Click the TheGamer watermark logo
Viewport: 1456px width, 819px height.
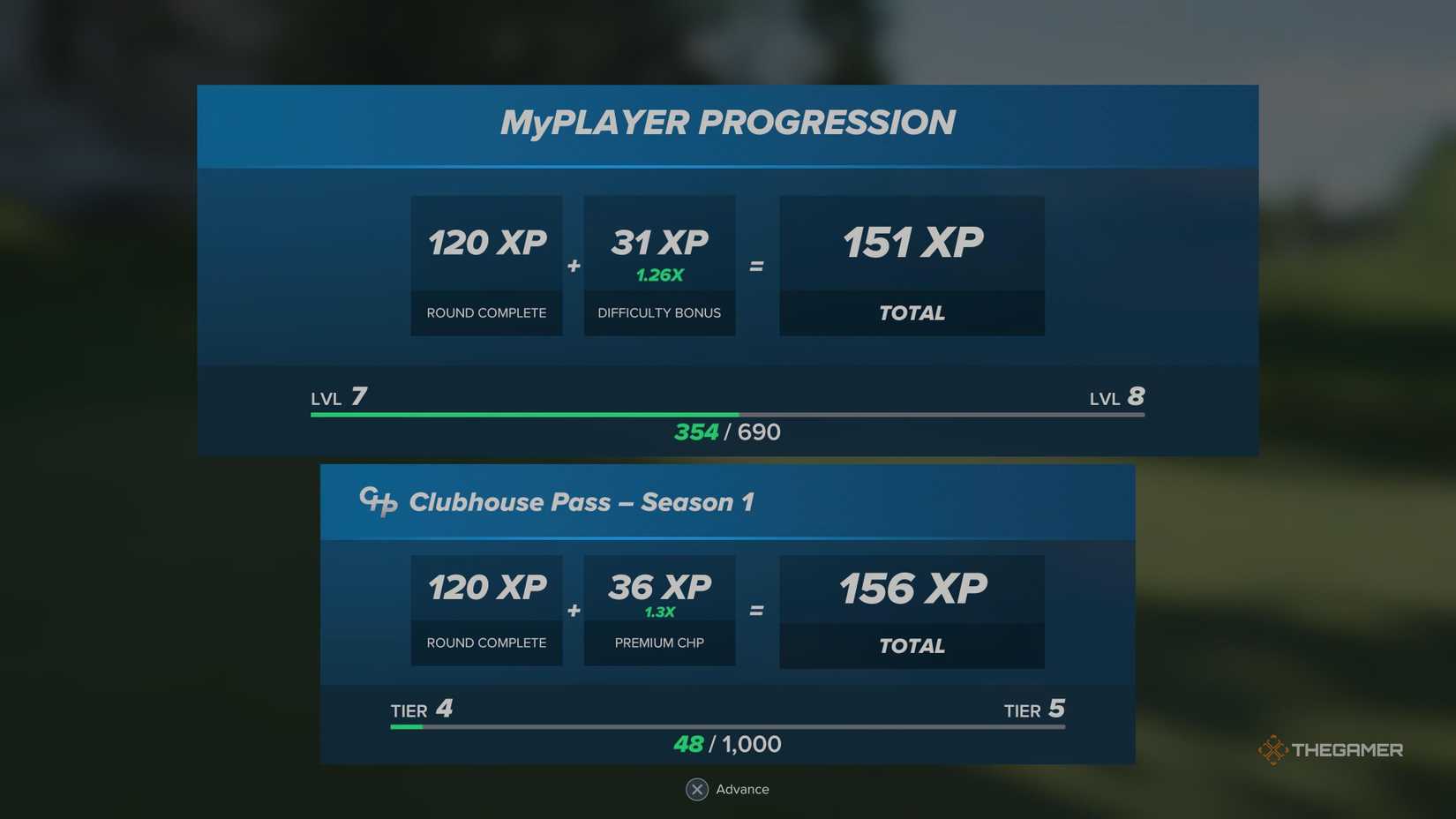pyautogui.click(x=1332, y=748)
